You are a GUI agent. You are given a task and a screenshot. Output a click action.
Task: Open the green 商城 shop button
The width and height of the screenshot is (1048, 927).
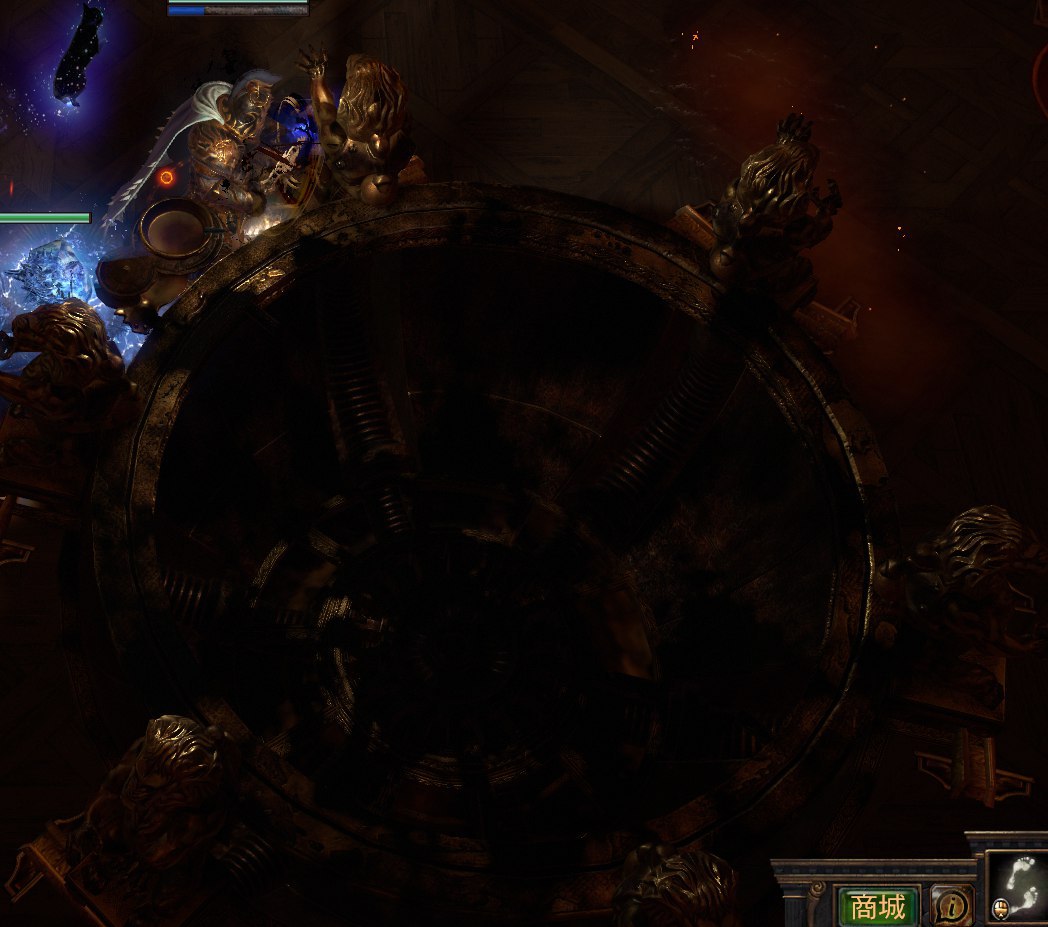coord(876,906)
